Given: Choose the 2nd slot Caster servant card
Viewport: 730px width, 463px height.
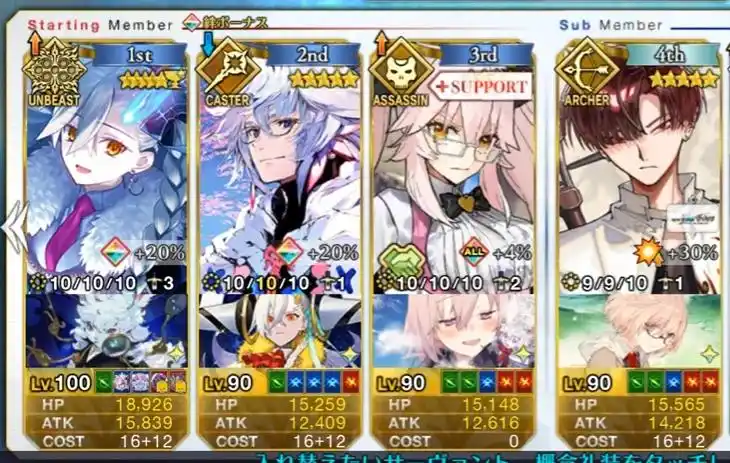Looking at the screenshot, I should [279, 170].
